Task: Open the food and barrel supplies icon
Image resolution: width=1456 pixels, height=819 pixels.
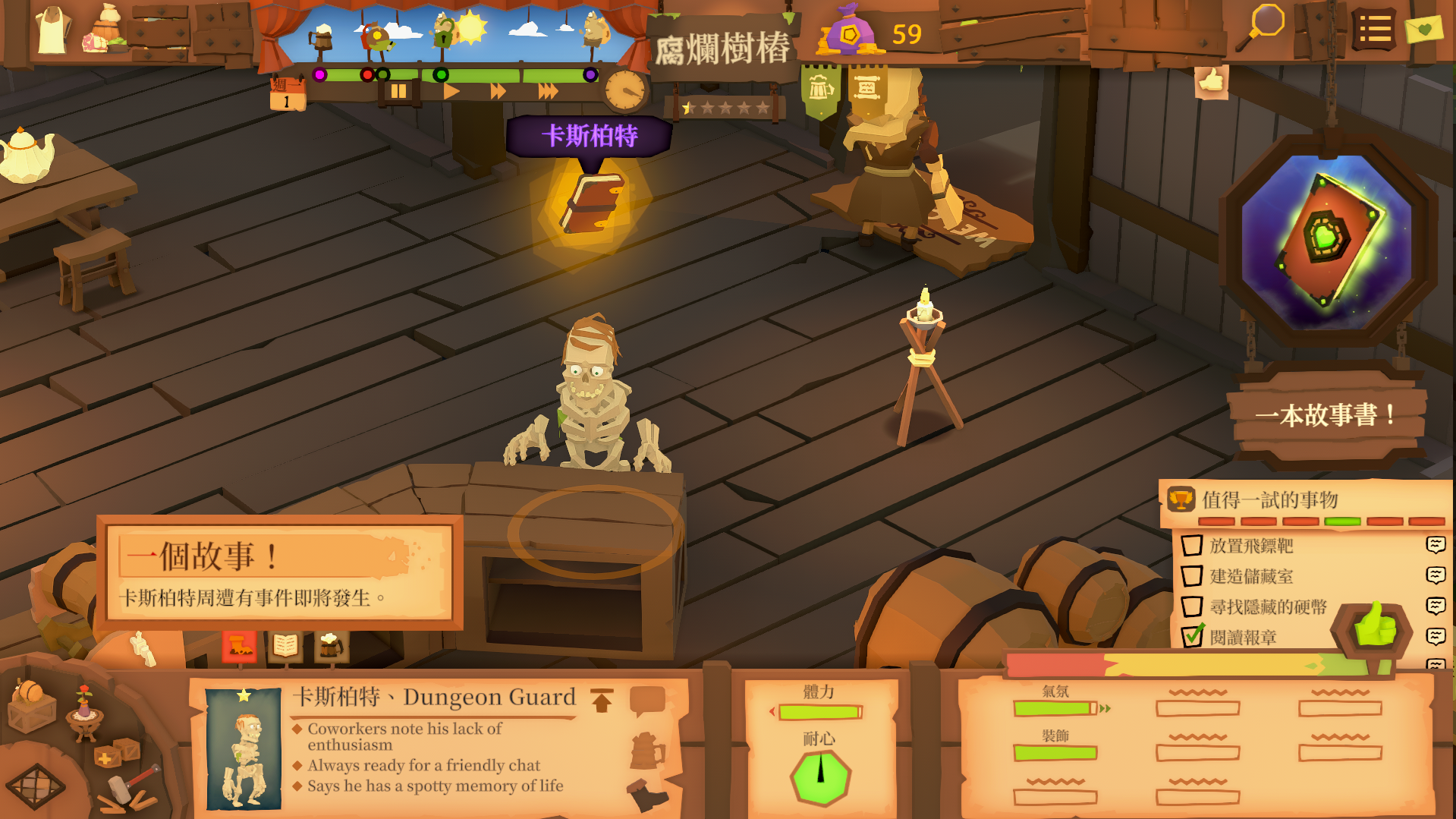Action: point(105,32)
